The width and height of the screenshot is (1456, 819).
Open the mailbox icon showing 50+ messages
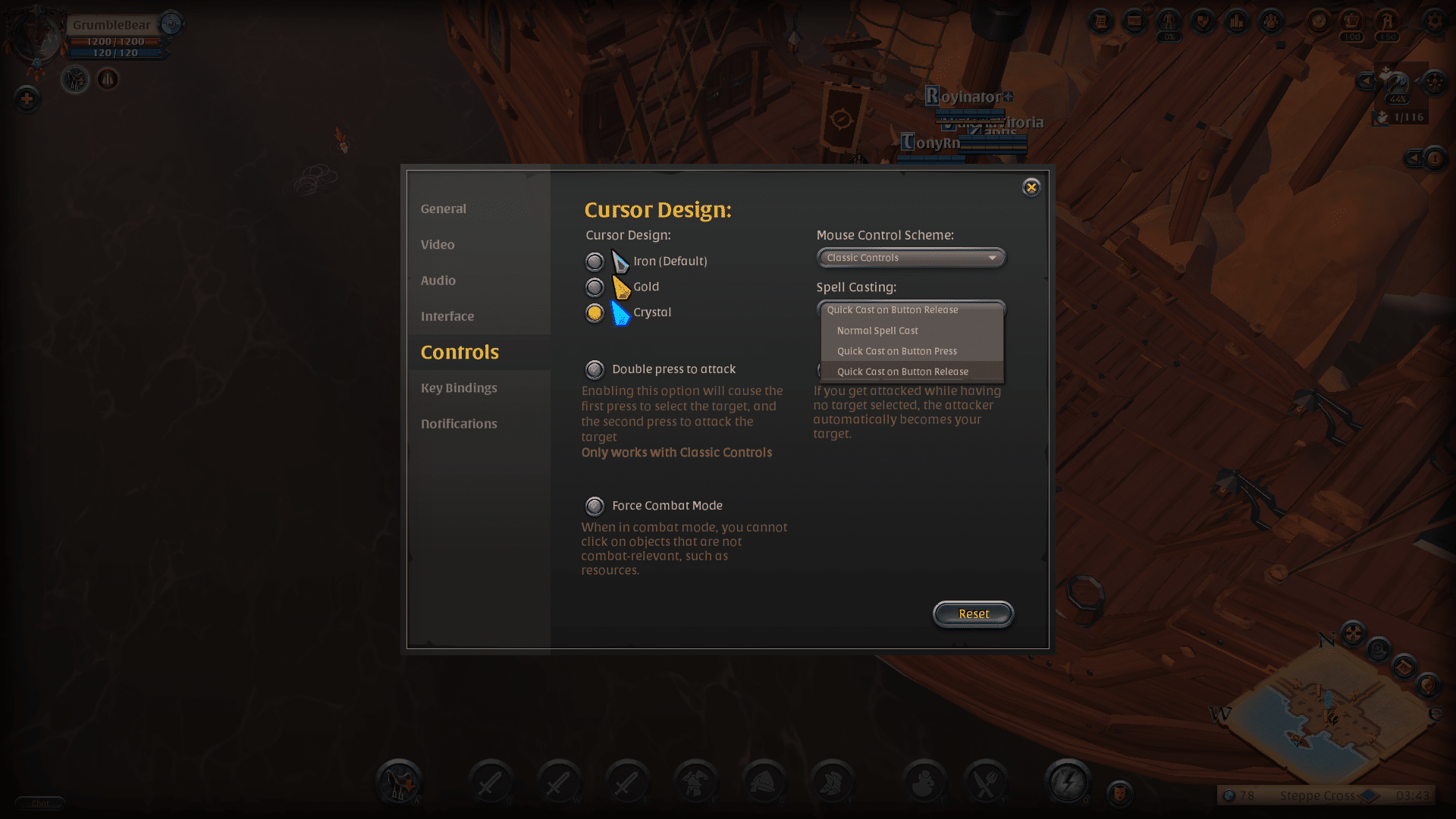click(x=1134, y=22)
